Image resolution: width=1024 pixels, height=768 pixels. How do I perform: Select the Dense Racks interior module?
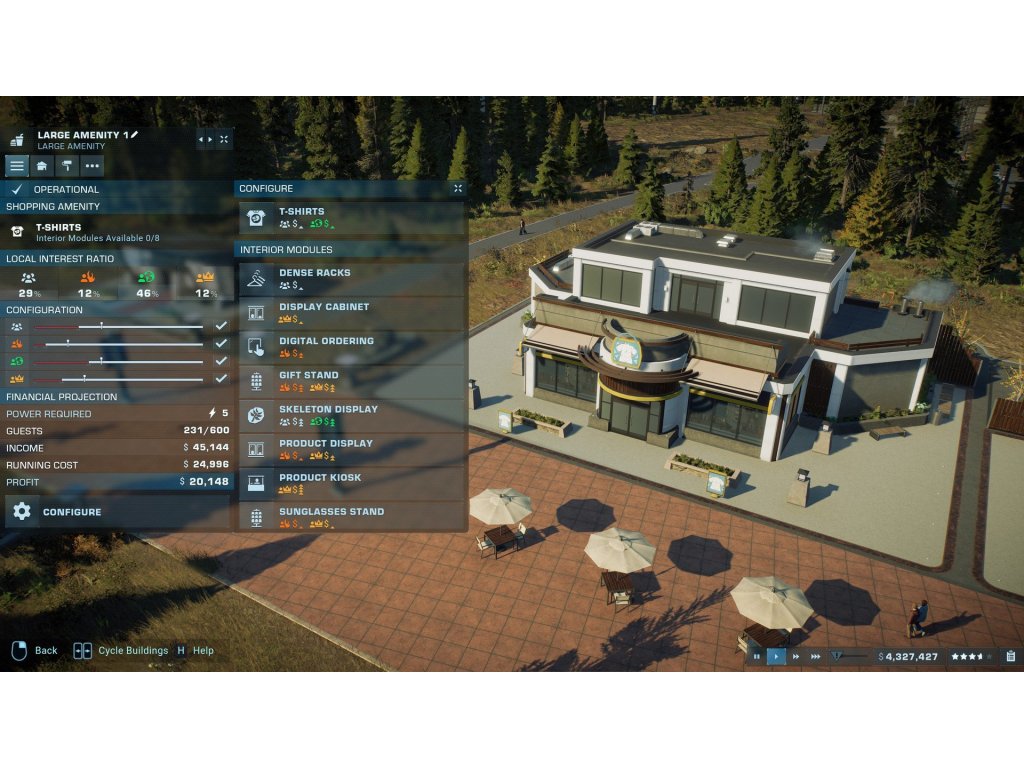[x=352, y=278]
